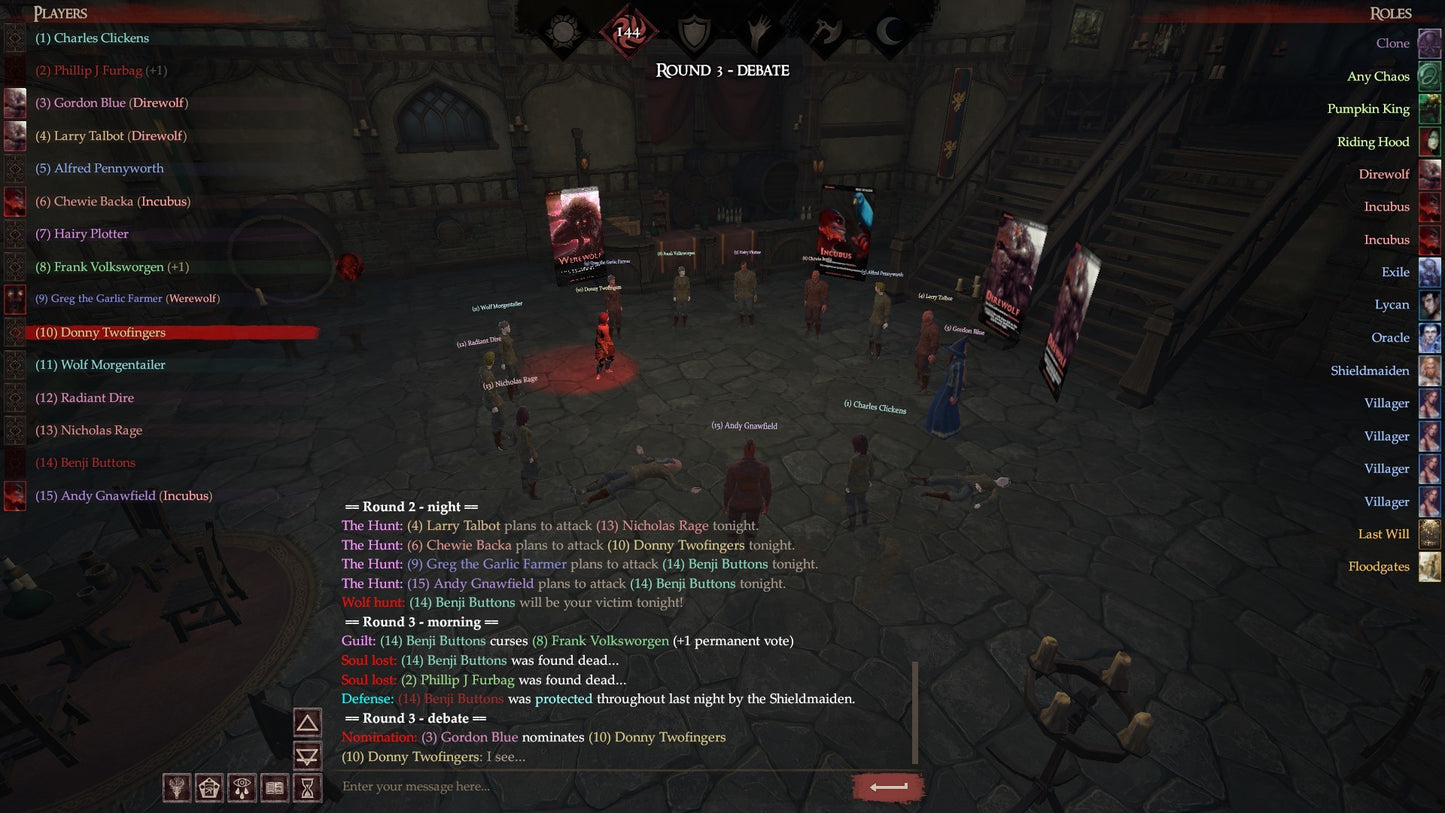Click Gordon Blue's avatar in the Players list
Image resolution: width=1445 pixels, height=813 pixels.
(x=15, y=102)
